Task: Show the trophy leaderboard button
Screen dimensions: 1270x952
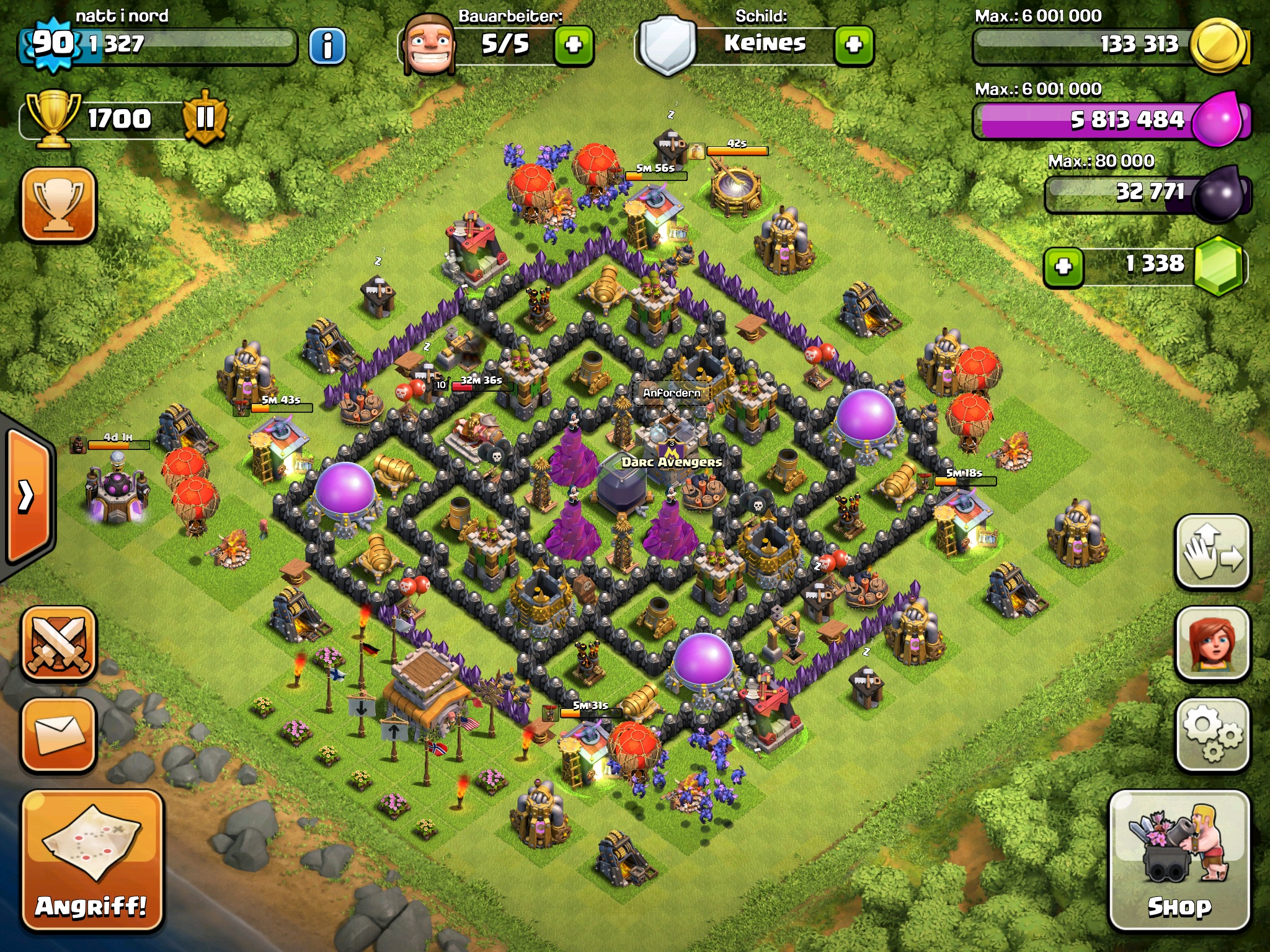Action: coord(60,204)
